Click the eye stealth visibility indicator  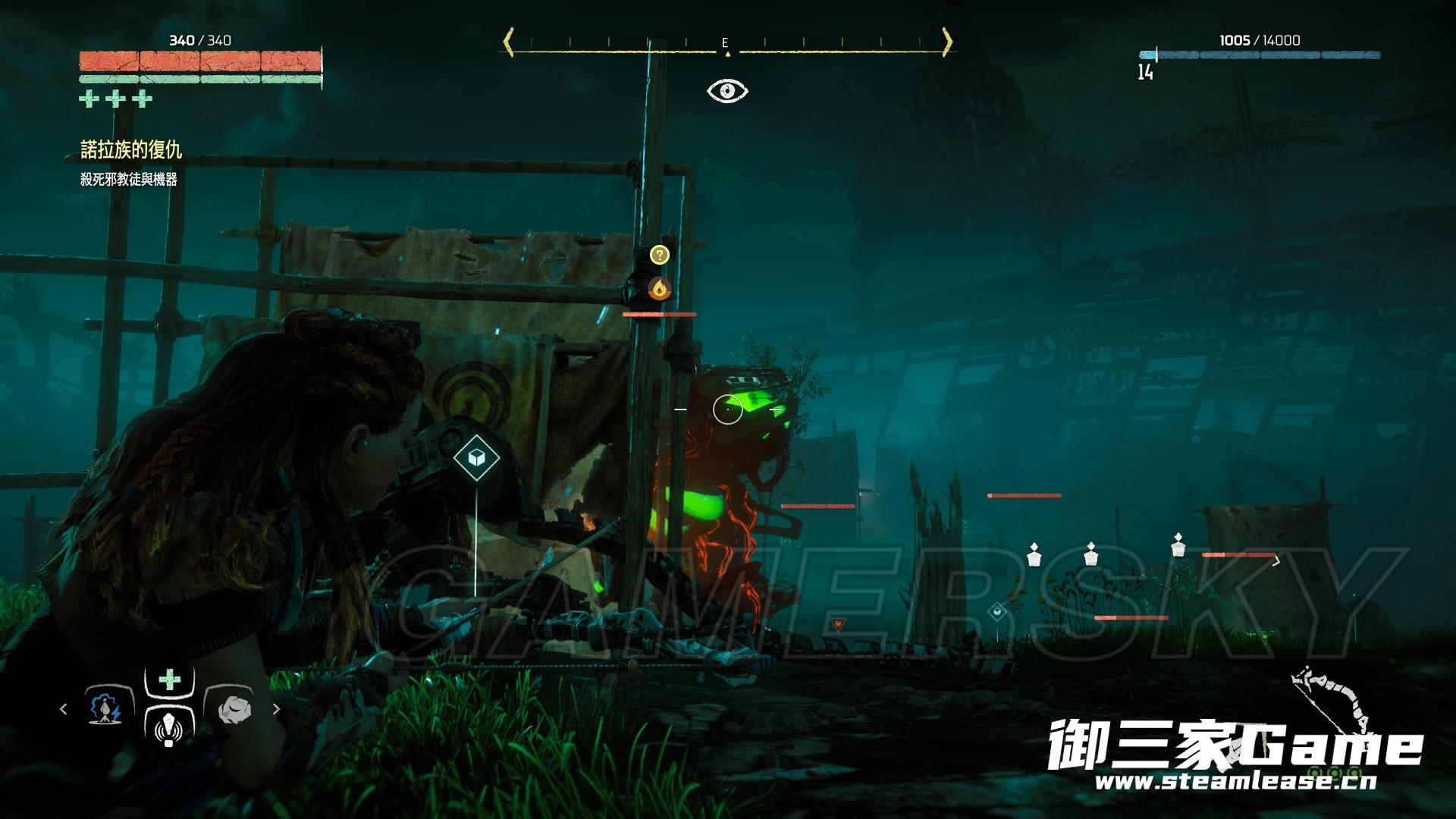727,91
